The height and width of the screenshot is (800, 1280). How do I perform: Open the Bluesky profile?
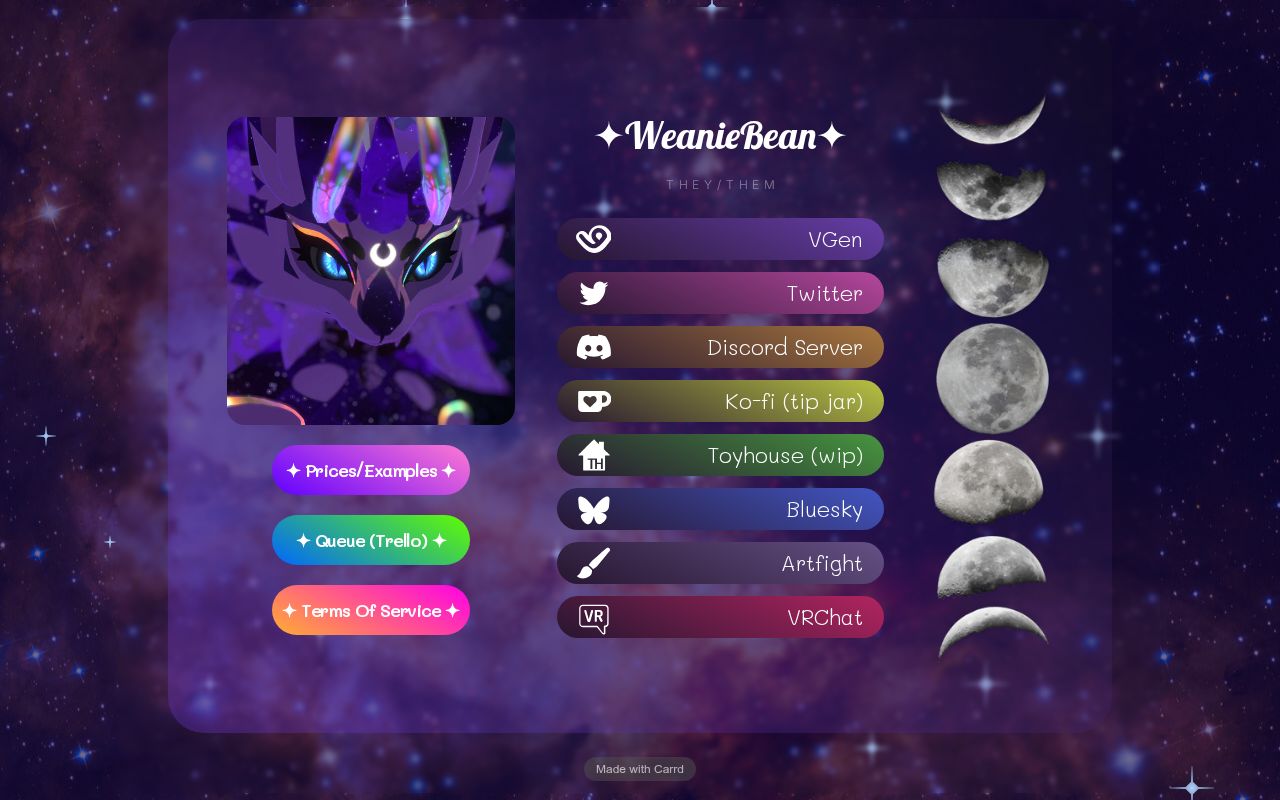pyautogui.click(x=720, y=509)
